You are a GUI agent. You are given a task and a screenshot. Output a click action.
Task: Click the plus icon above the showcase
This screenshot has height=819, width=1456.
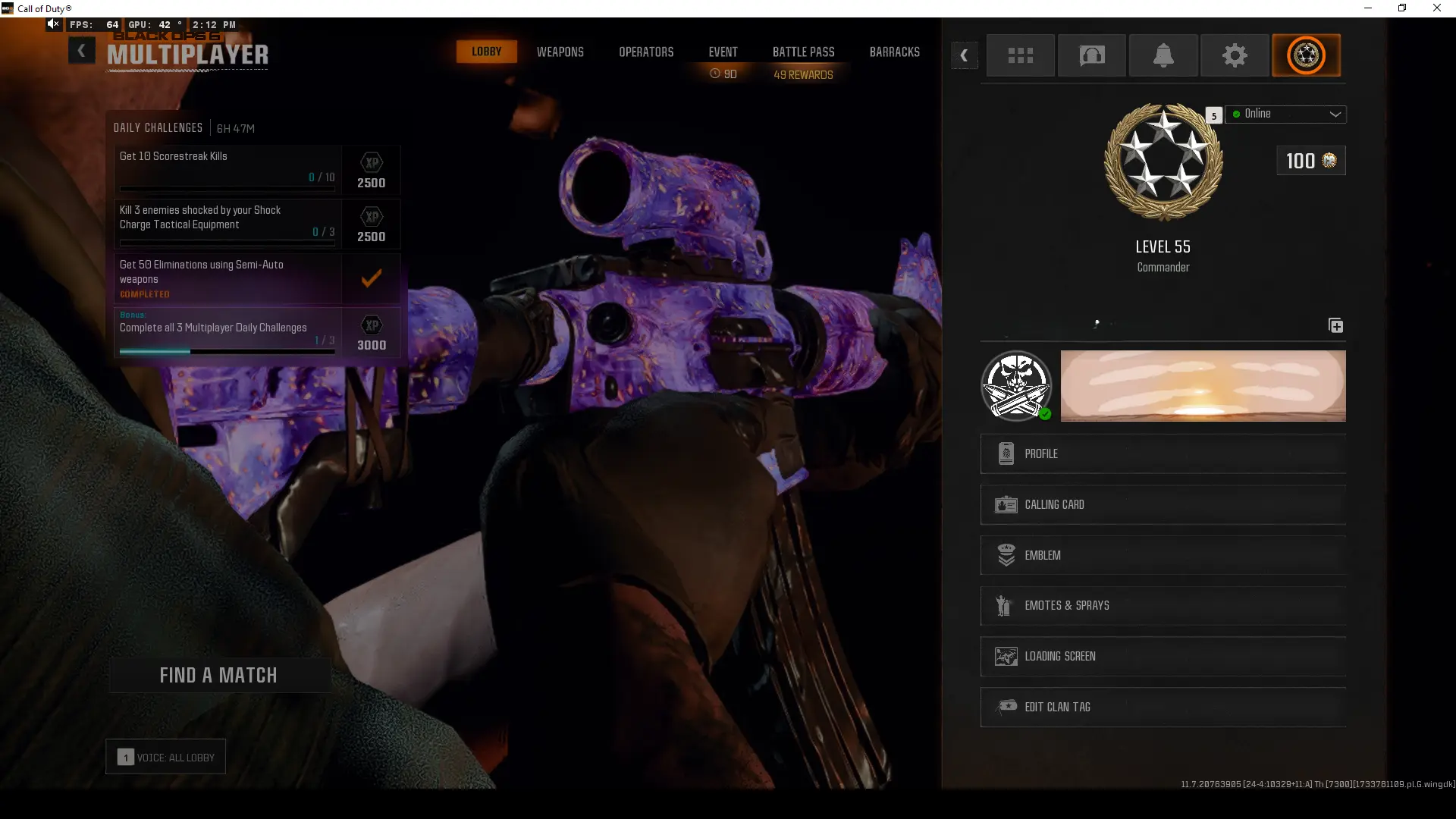click(x=1336, y=325)
